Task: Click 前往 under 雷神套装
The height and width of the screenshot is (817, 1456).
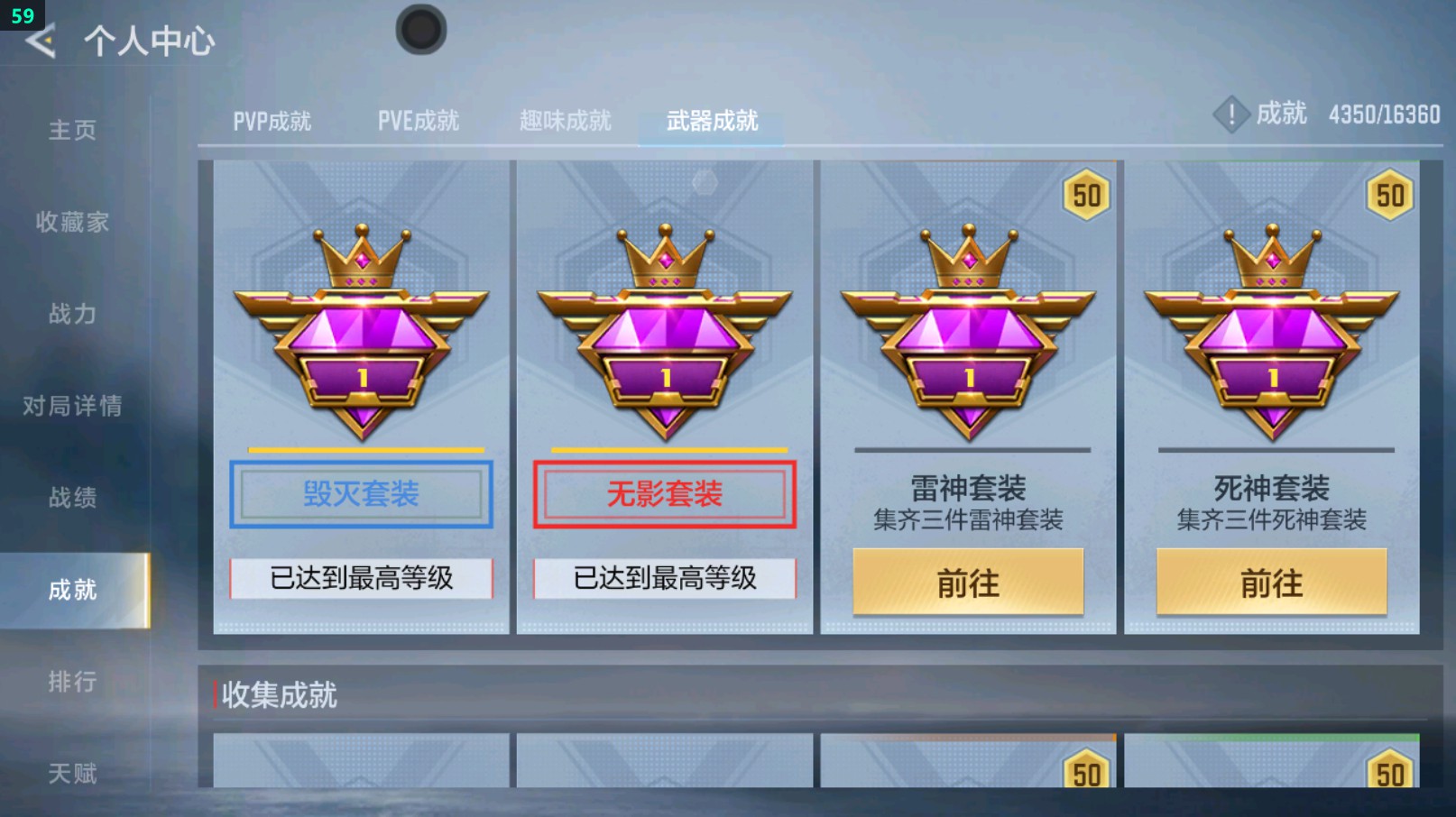Action: tap(968, 583)
